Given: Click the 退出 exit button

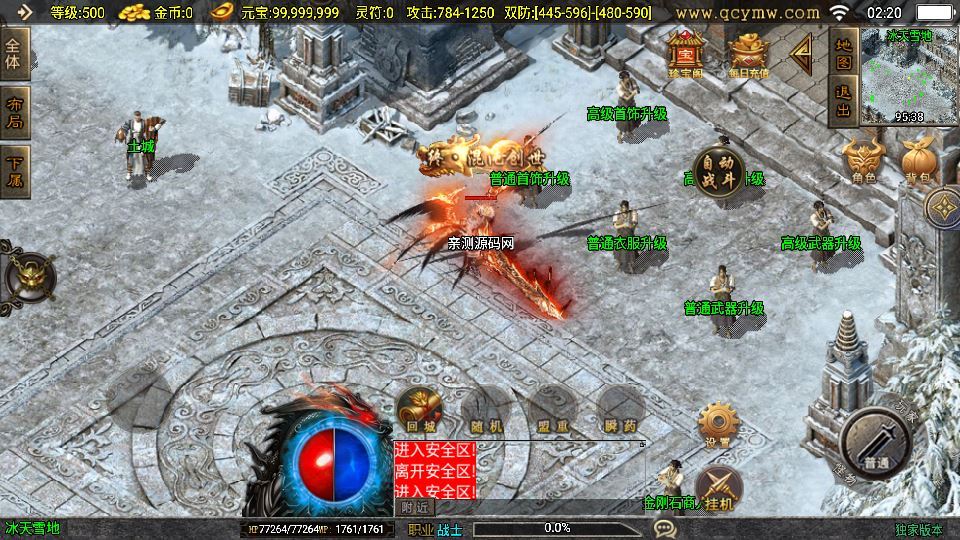Looking at the screenshot, I should coord(843,100).
